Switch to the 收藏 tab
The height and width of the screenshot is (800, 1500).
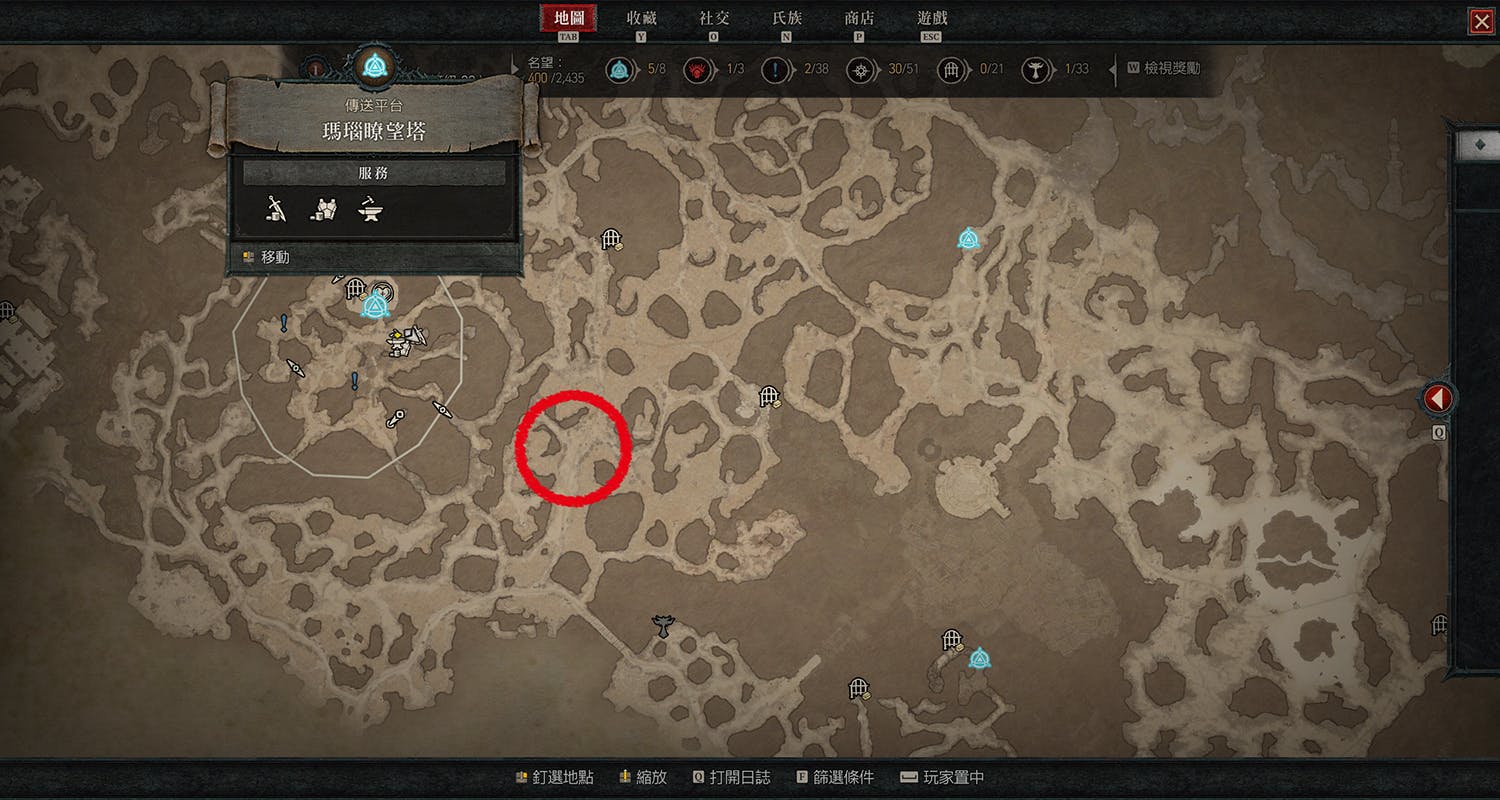click(x=641, y=18)
